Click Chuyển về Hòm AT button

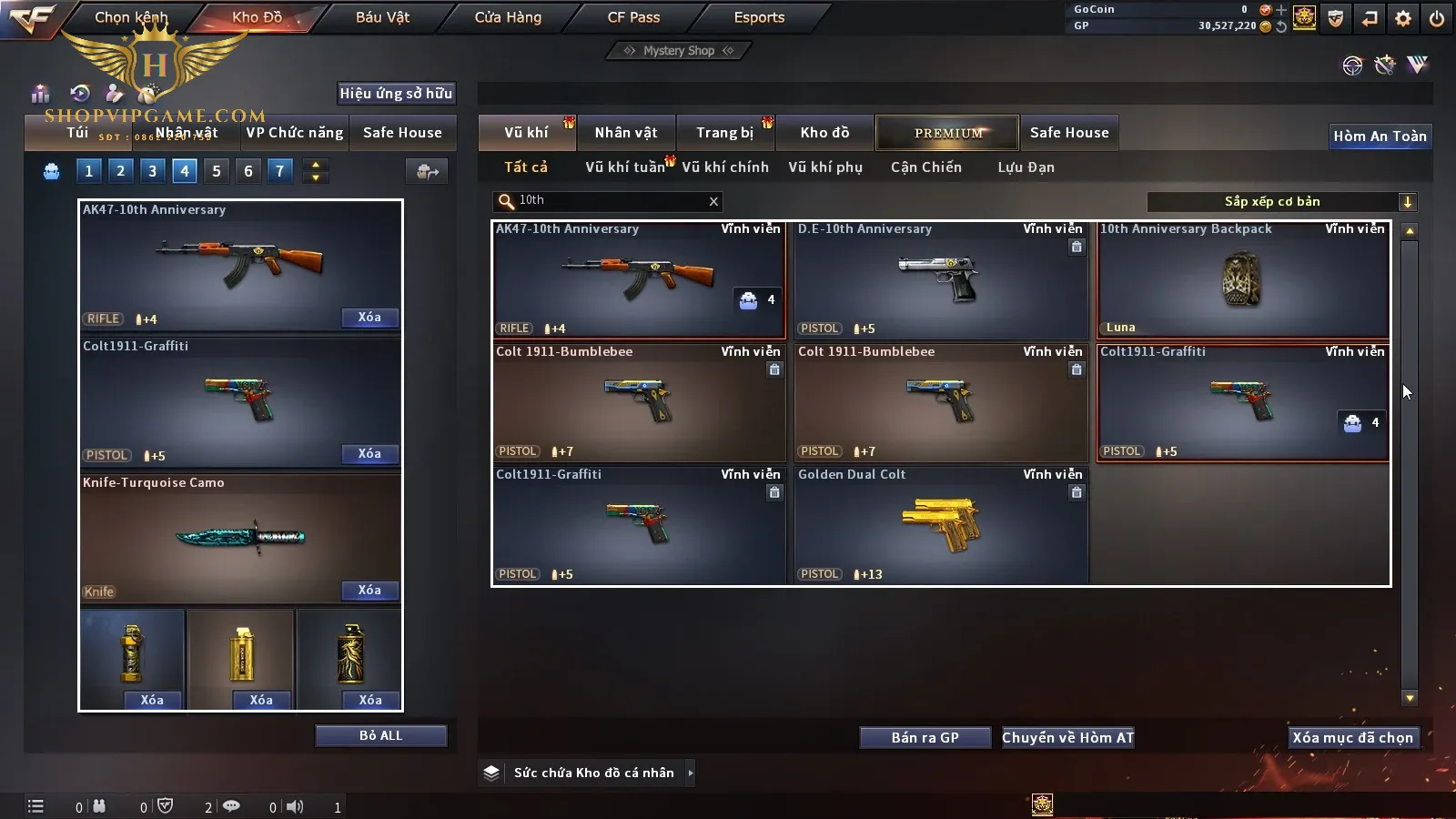[x=1068, y=738]
